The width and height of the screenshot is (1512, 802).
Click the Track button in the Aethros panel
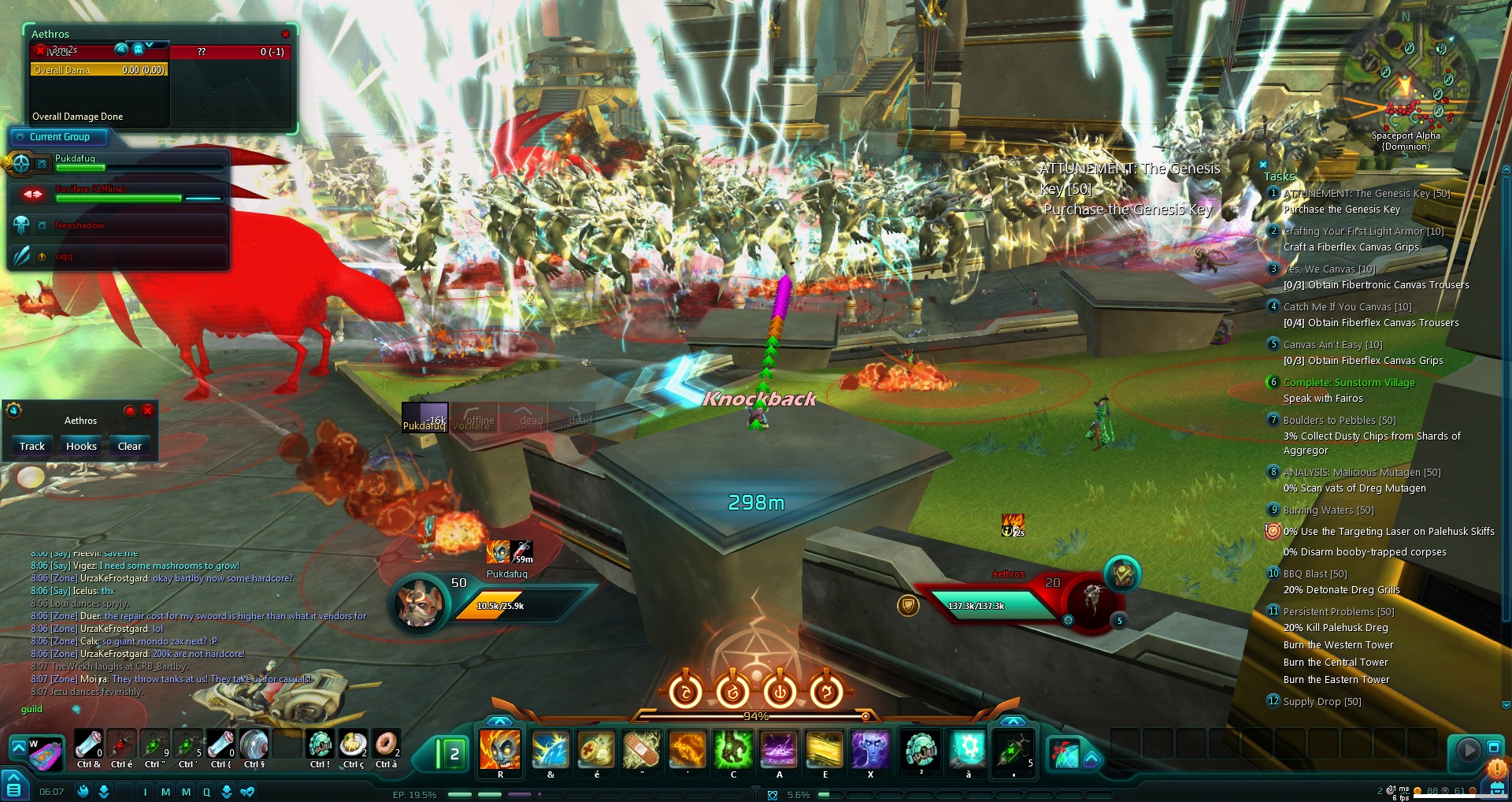[x=32, y=446]
